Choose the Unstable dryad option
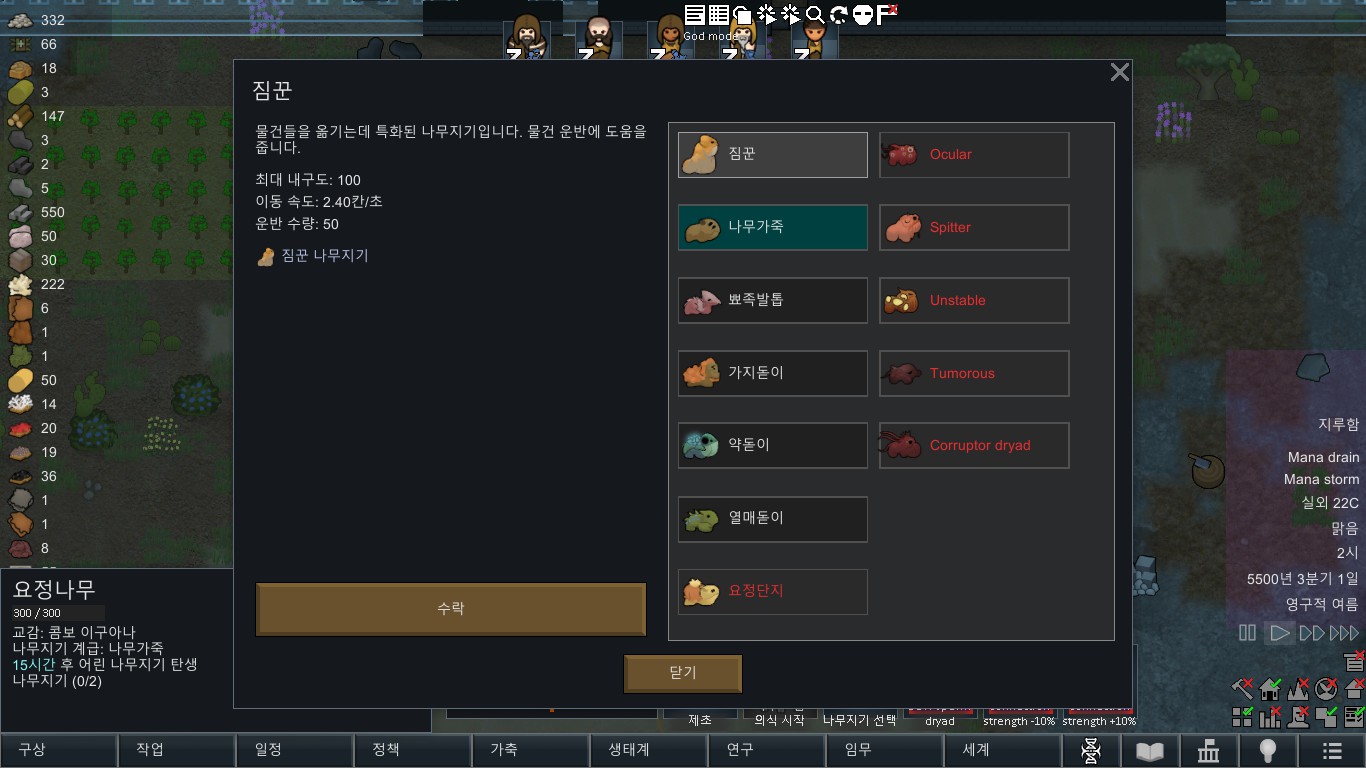The image size is (1366, 768). pyautogui.click(x=974, y=300)
